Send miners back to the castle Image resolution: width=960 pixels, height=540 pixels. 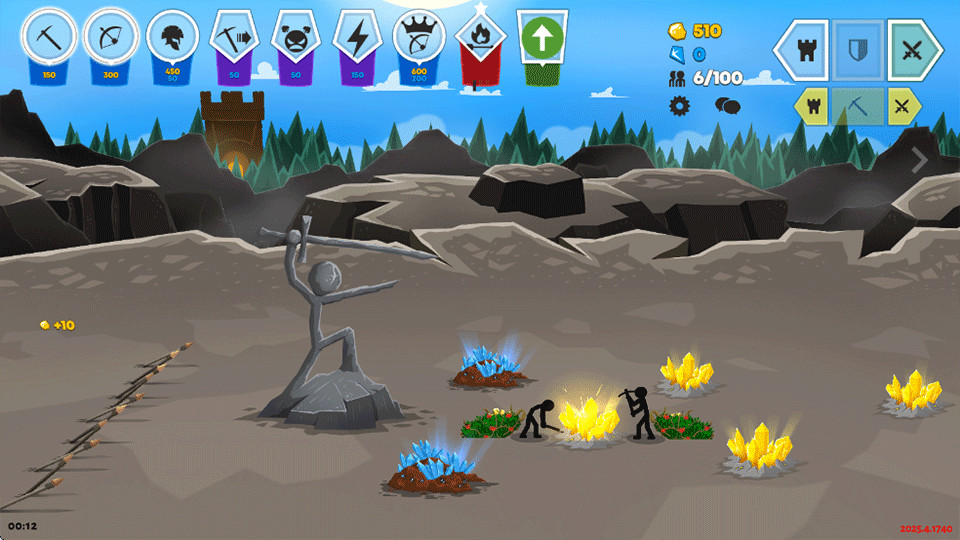[811, 105]
